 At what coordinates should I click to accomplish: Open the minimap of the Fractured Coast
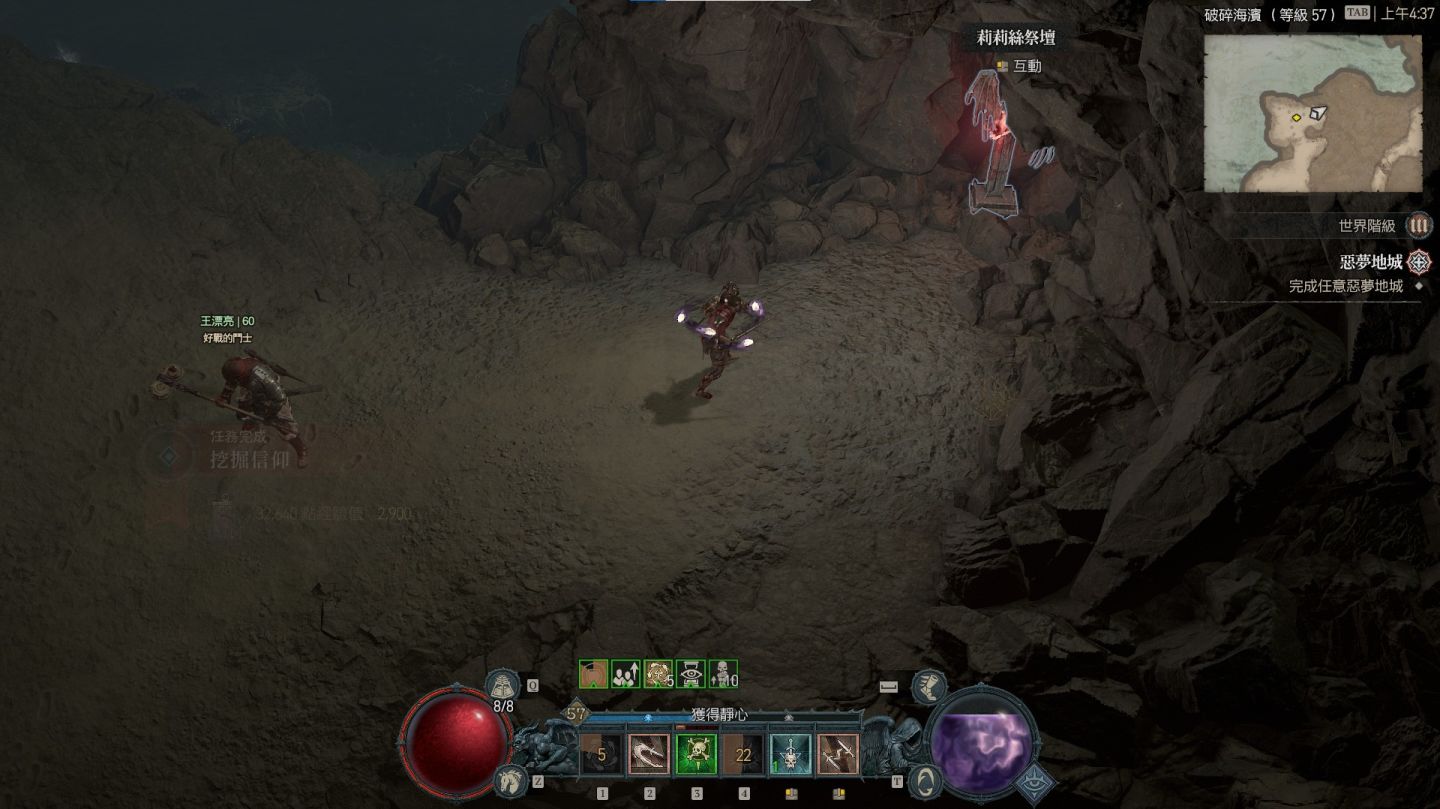coord(1312,113)
